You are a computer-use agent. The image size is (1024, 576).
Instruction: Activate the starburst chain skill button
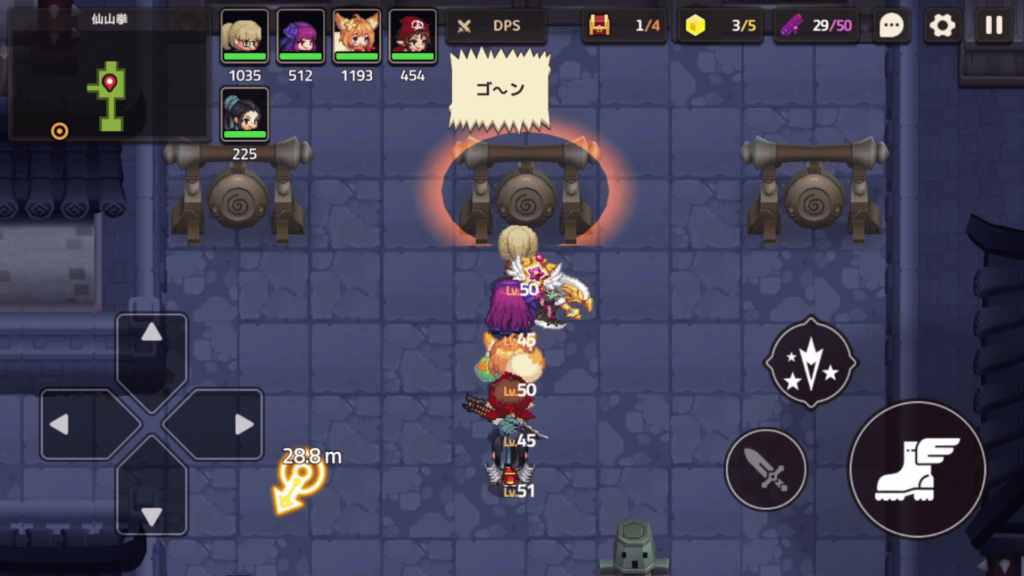[x=810, y=363]
